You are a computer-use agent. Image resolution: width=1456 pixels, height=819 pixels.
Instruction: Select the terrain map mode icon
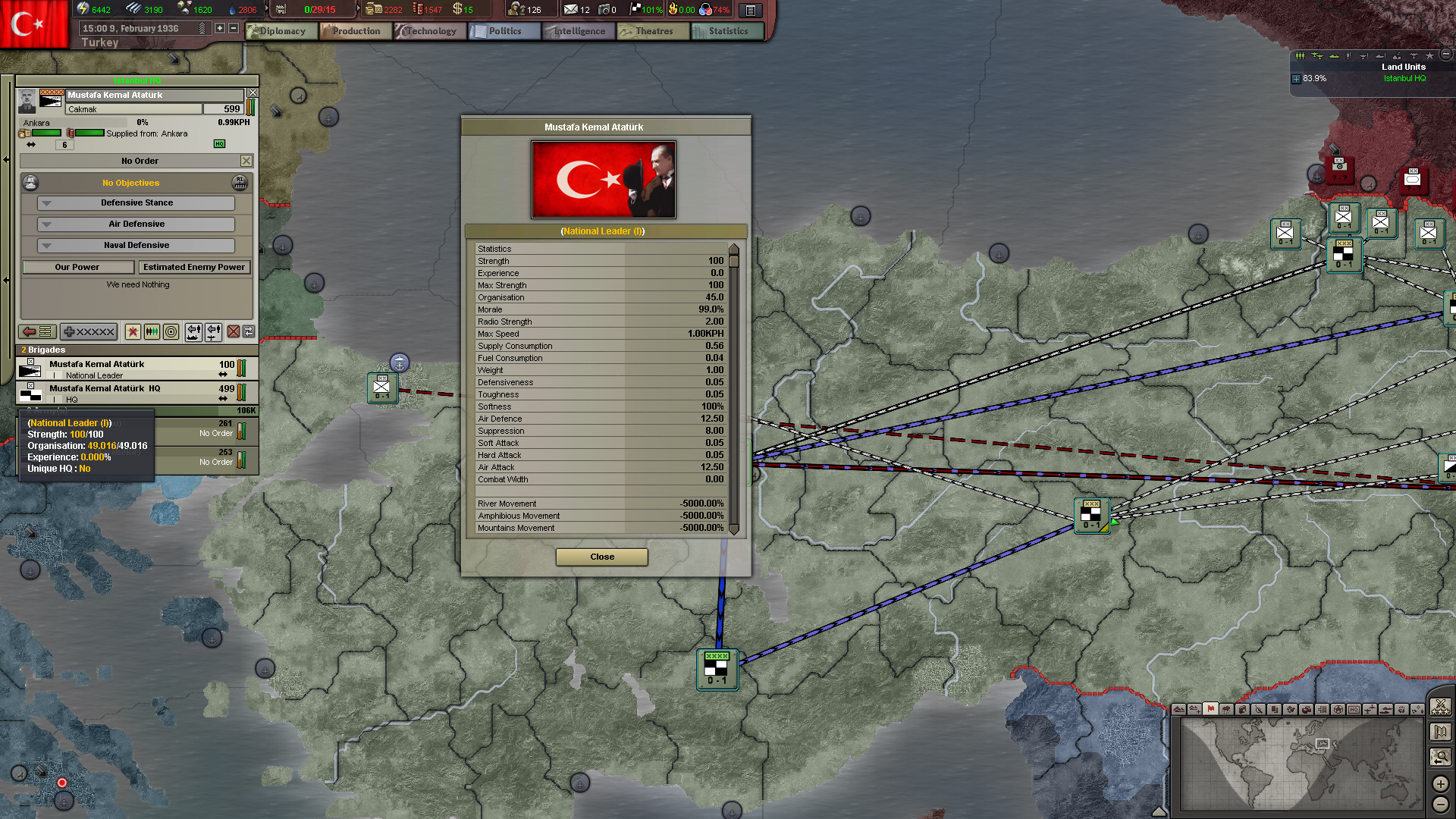pyautogui.click(x=1178, y=711)
